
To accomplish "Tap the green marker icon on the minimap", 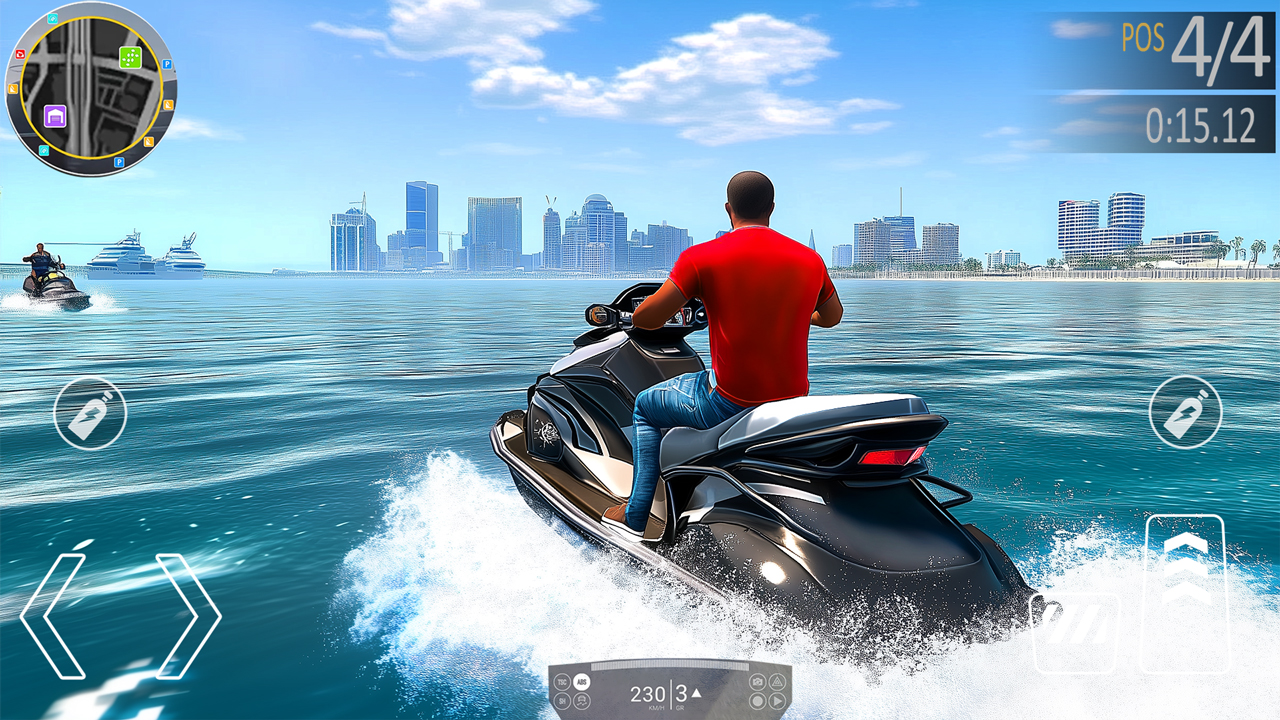I will [130, 57].
